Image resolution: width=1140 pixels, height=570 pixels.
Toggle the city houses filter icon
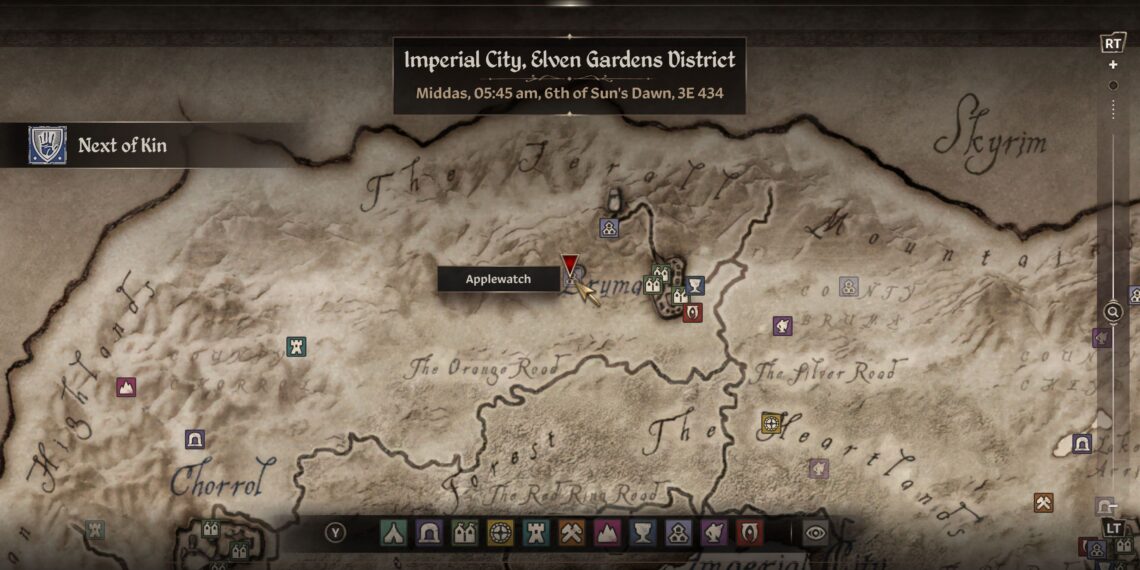(464, 533)
